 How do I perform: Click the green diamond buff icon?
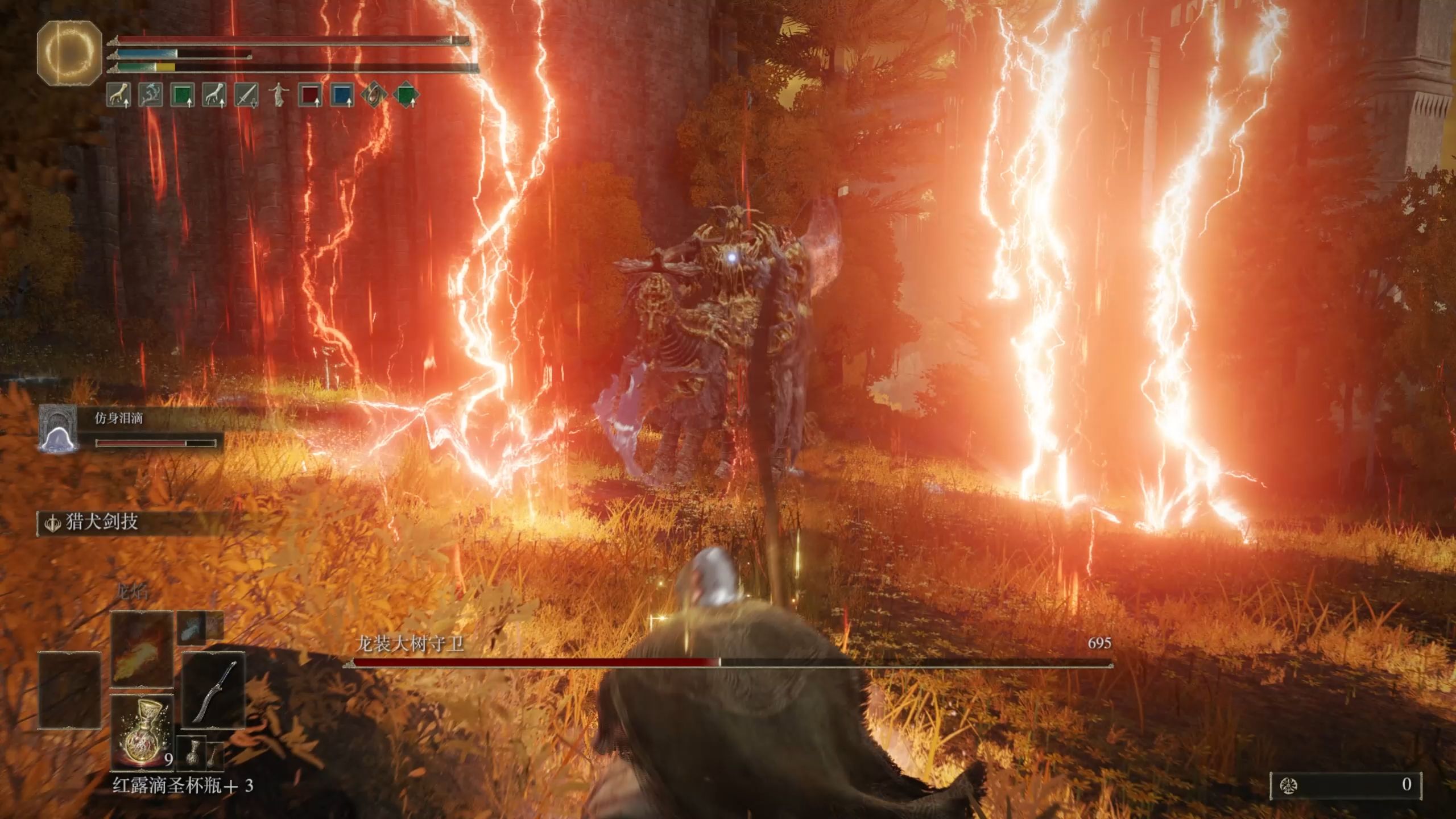[x=406, y=94]
